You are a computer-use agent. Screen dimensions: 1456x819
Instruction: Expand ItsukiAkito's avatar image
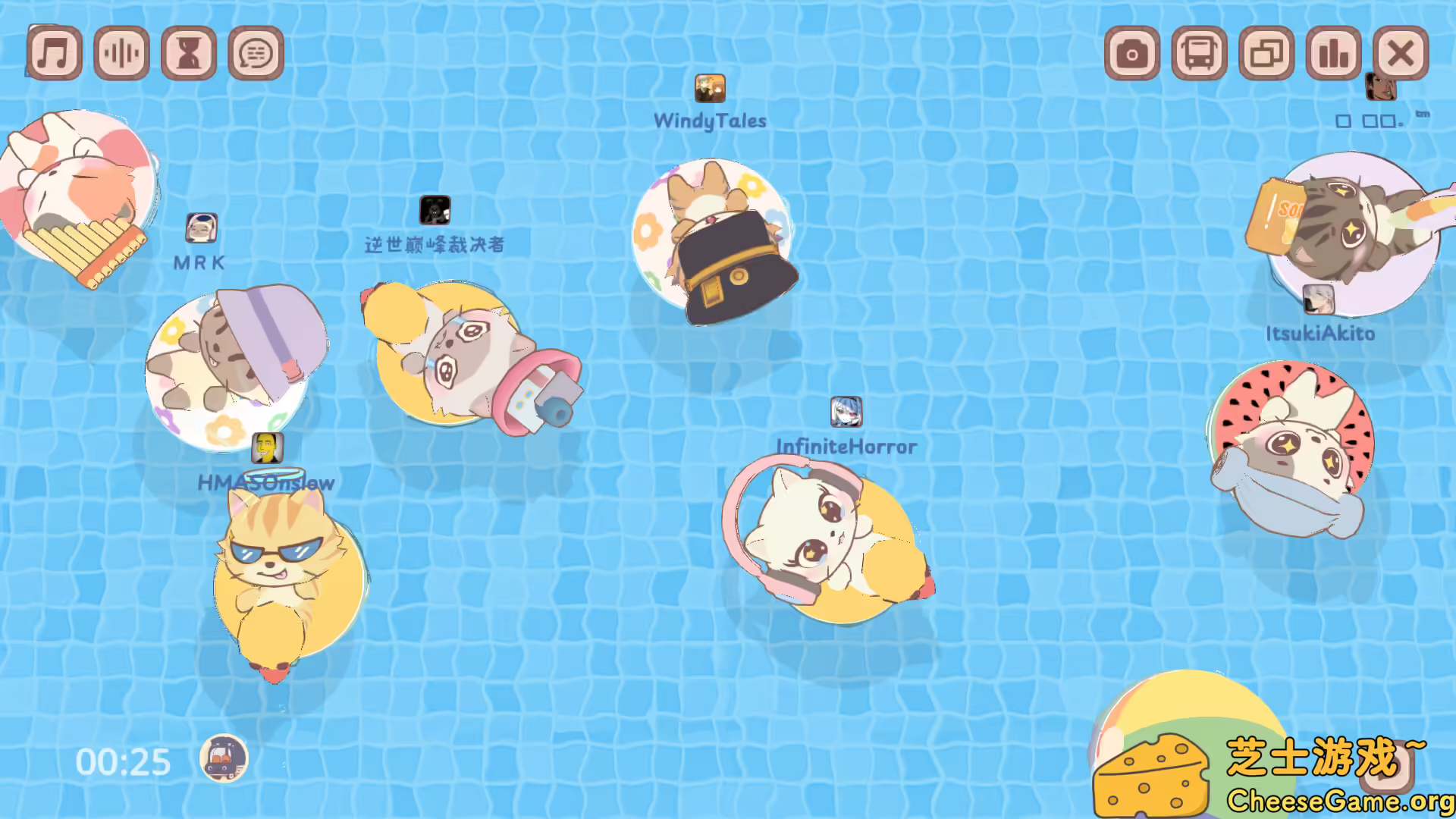click(1317, 300)
